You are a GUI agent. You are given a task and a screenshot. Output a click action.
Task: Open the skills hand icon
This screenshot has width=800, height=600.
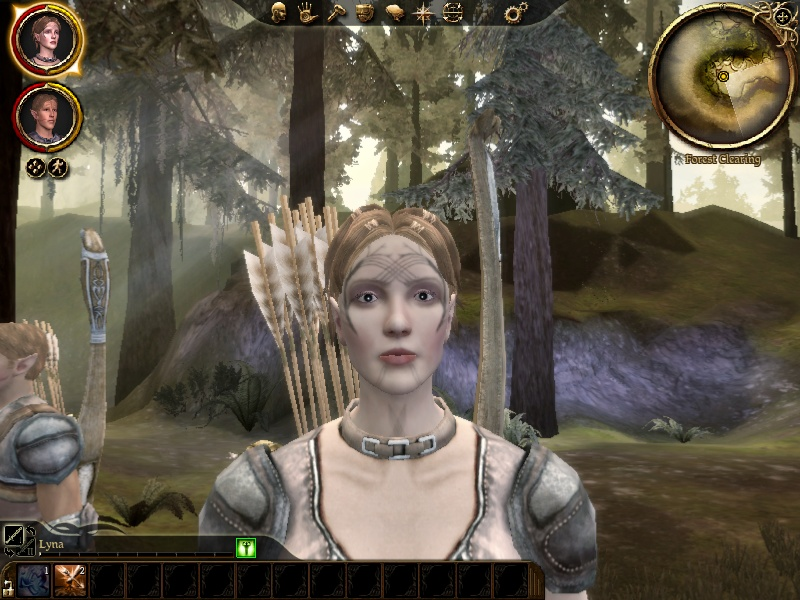(x=308, y=13)
